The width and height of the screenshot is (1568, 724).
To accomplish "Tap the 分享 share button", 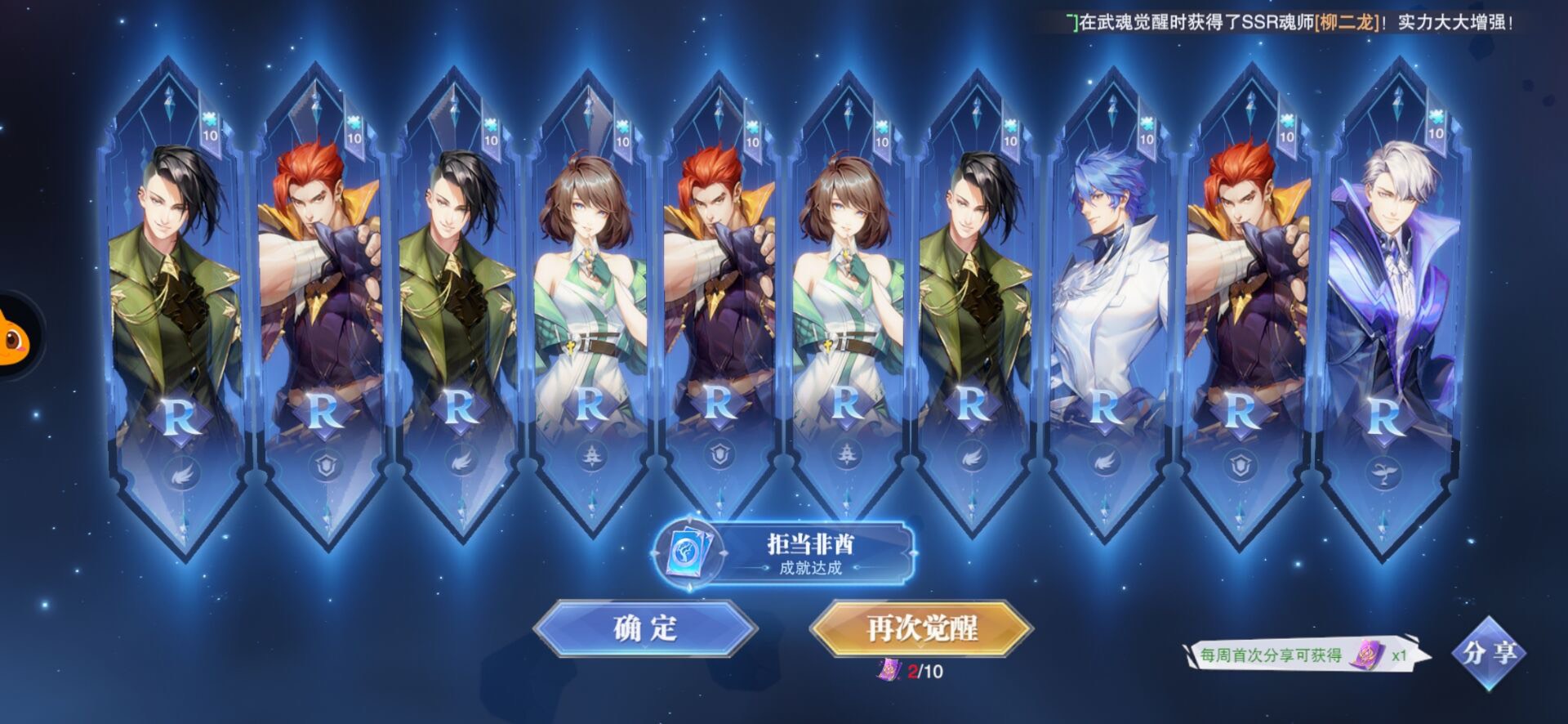I will pos(1490,653).
